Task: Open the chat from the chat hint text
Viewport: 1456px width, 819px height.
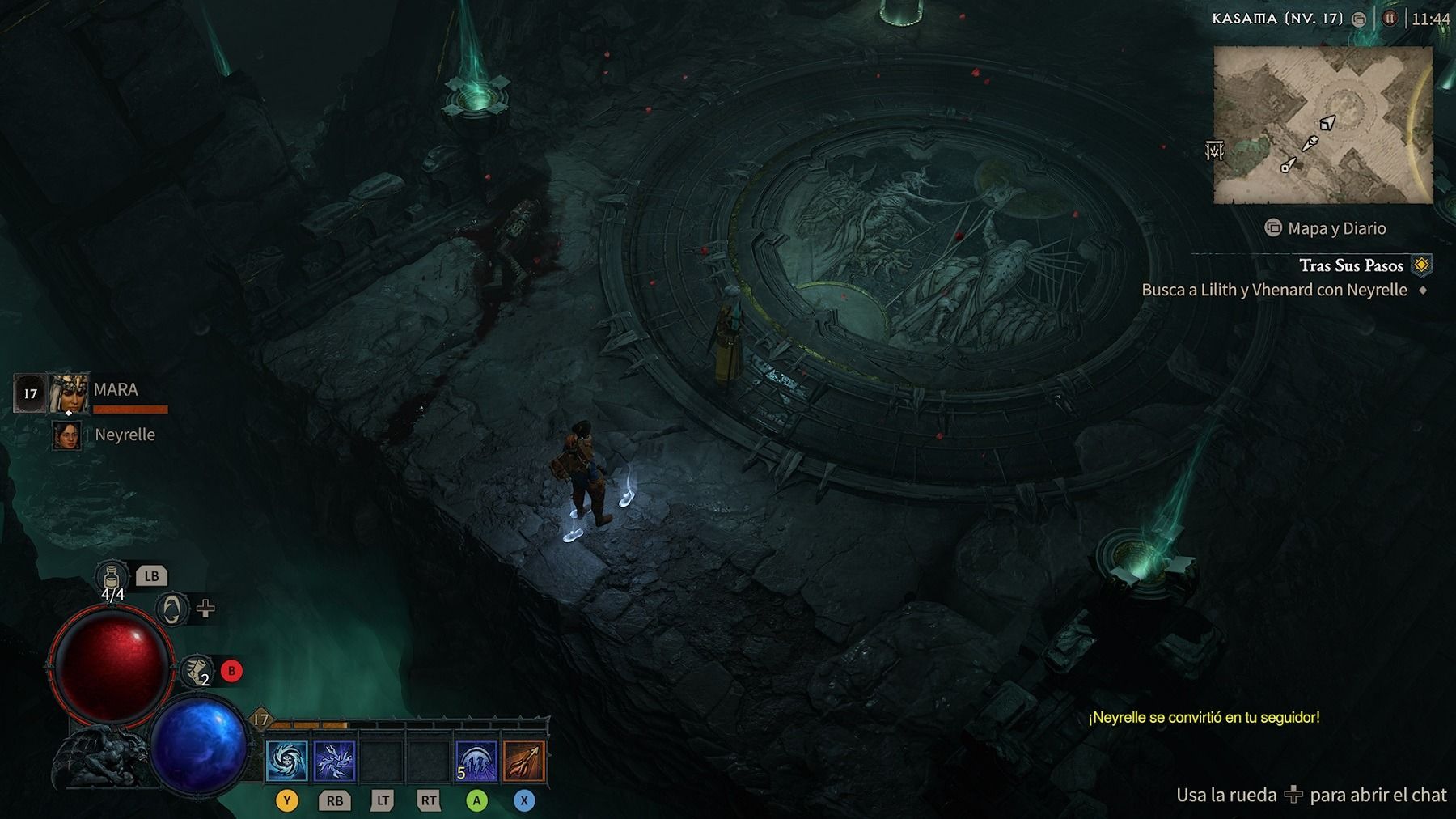Action: pos(1310,795)
